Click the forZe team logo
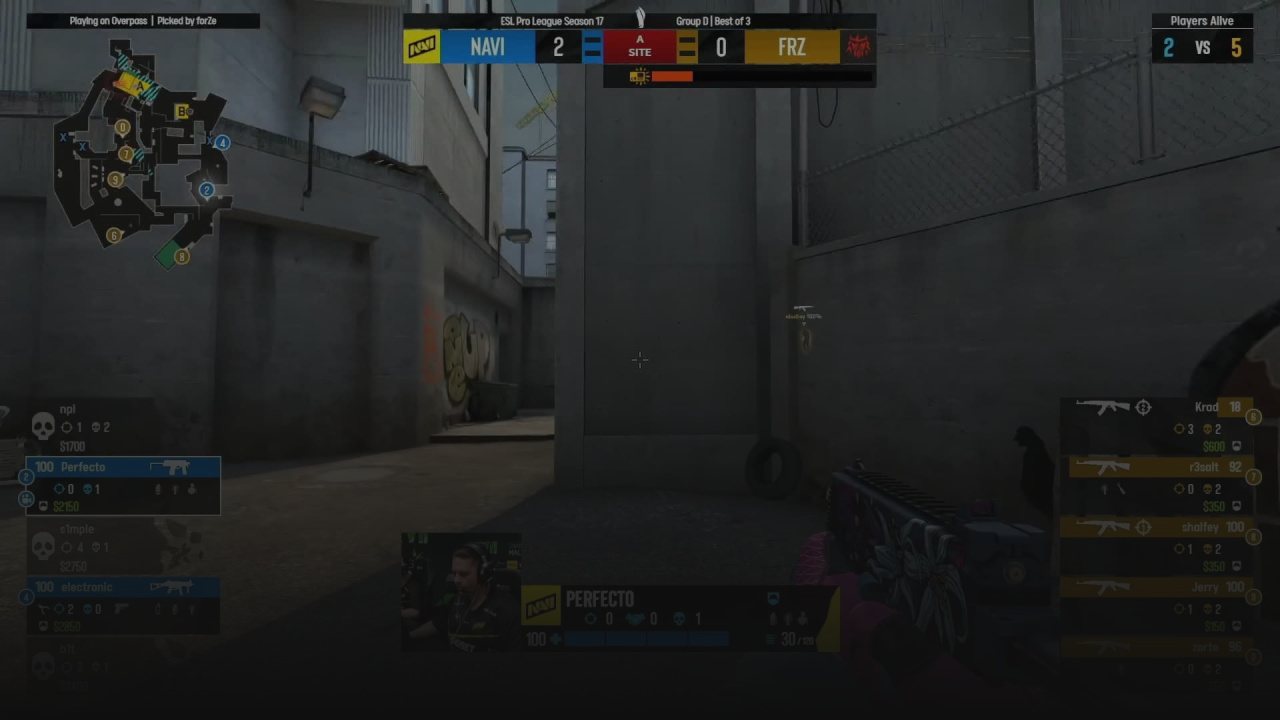1280x720 pixels. click(858, 46)
